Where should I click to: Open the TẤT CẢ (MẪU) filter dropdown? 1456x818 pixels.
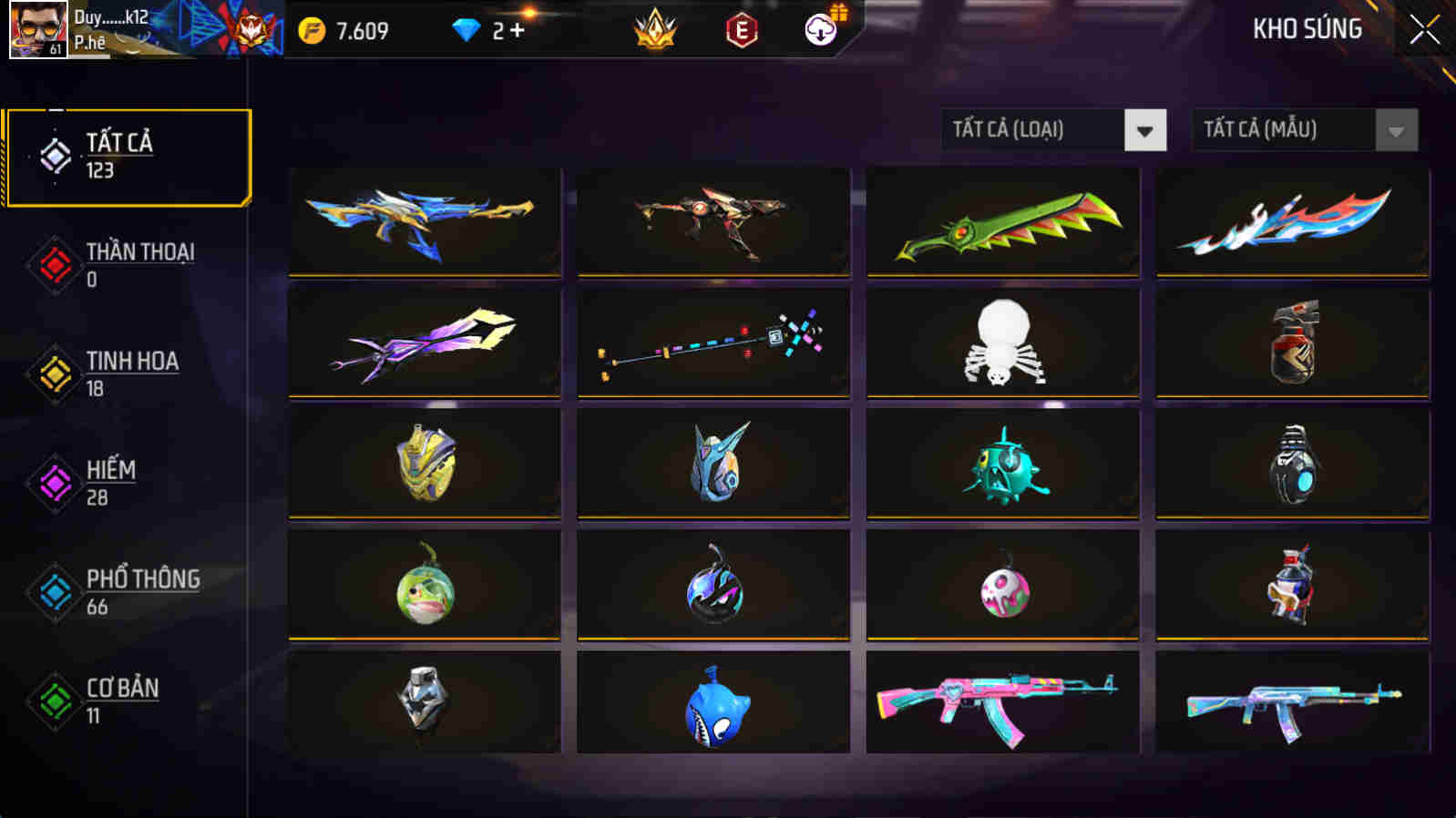(x=1285, y=129)
